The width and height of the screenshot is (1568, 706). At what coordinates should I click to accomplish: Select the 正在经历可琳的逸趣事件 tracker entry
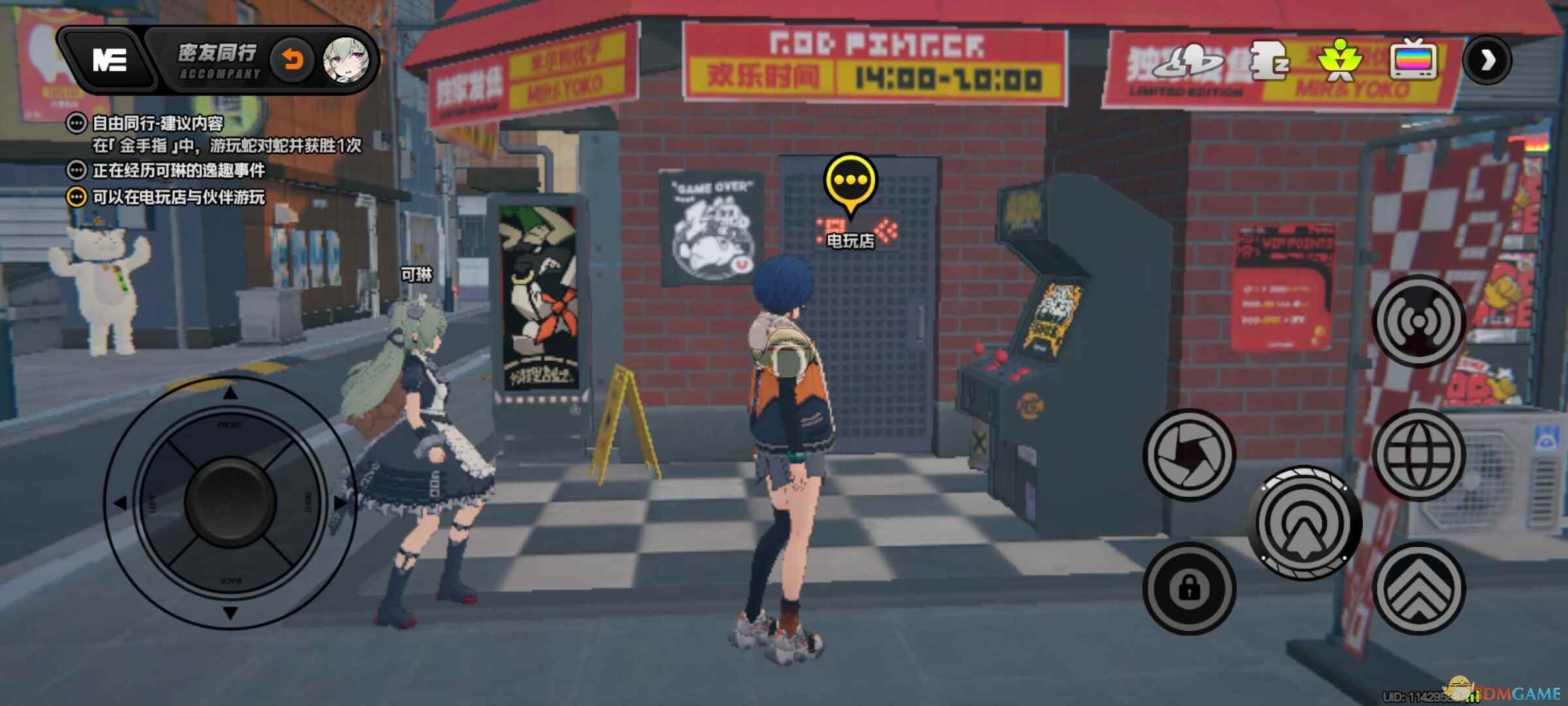point(178,171)
